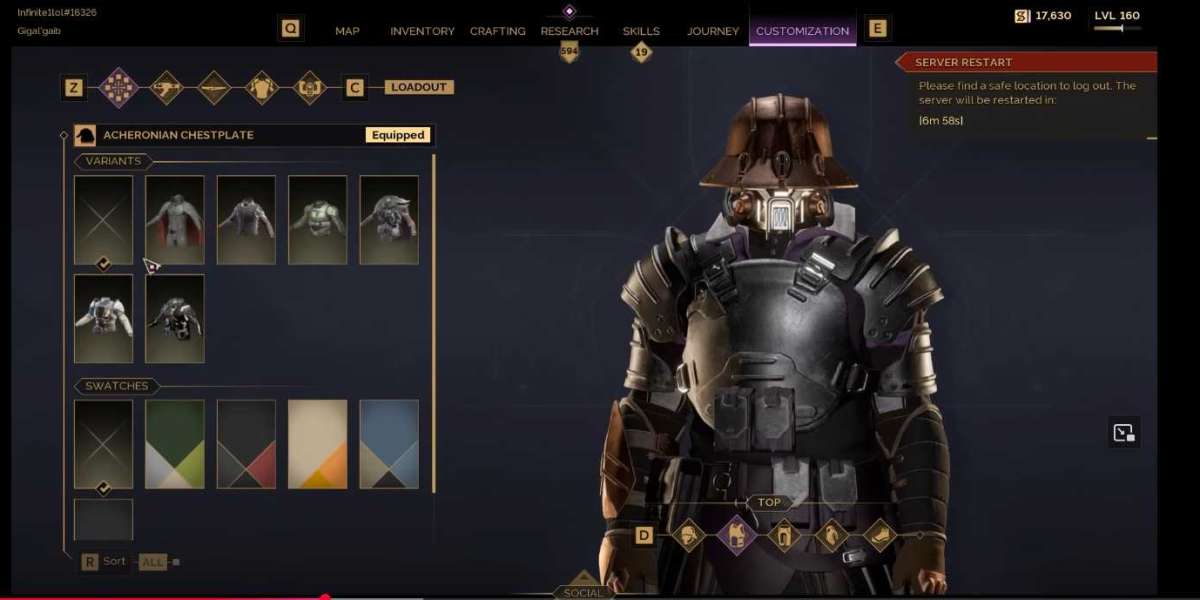Open the pistol weapon customization category

166,87
